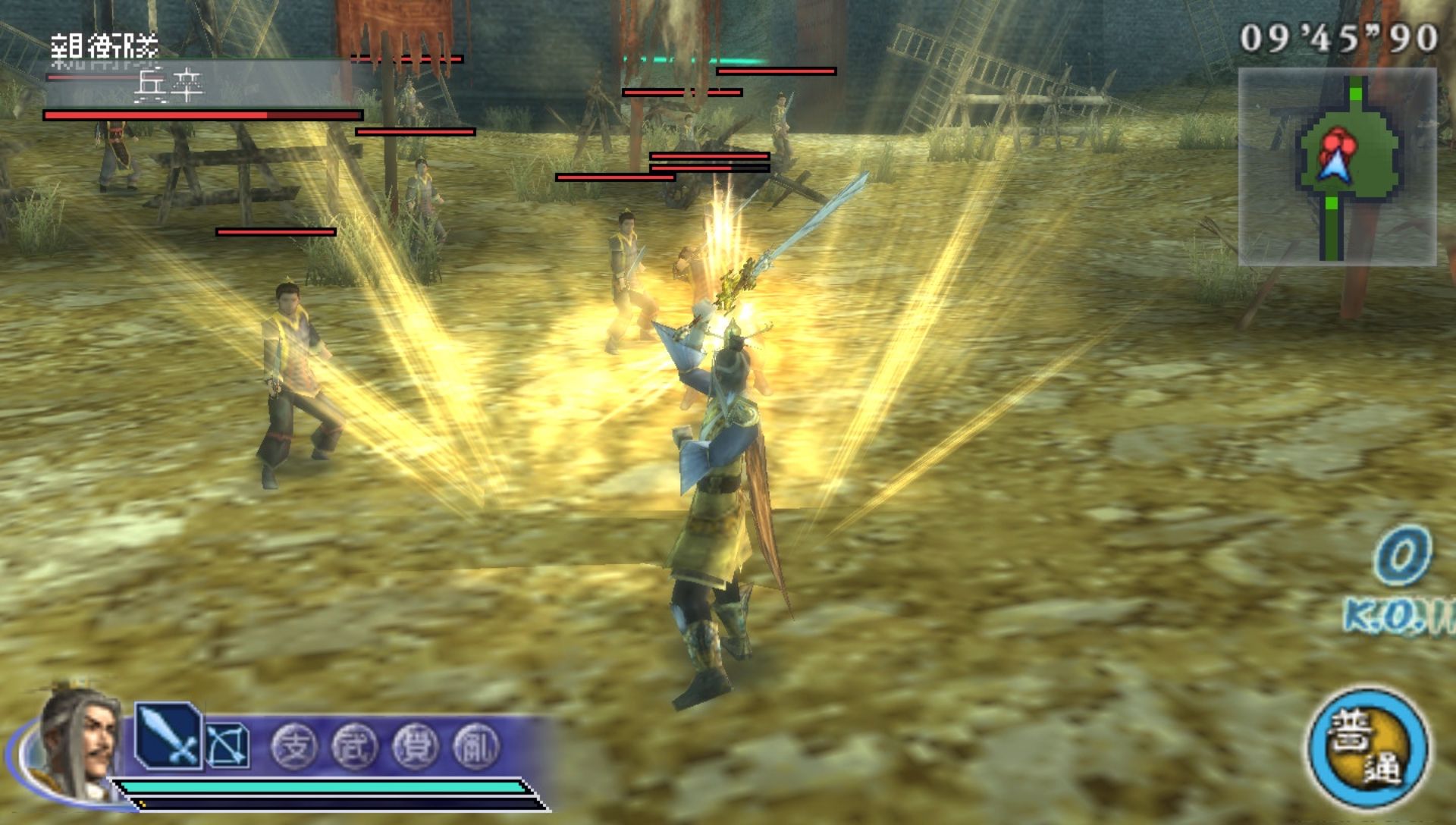
Task: Click the round 普通 mode badge
Action: (x=1367, y=748)
